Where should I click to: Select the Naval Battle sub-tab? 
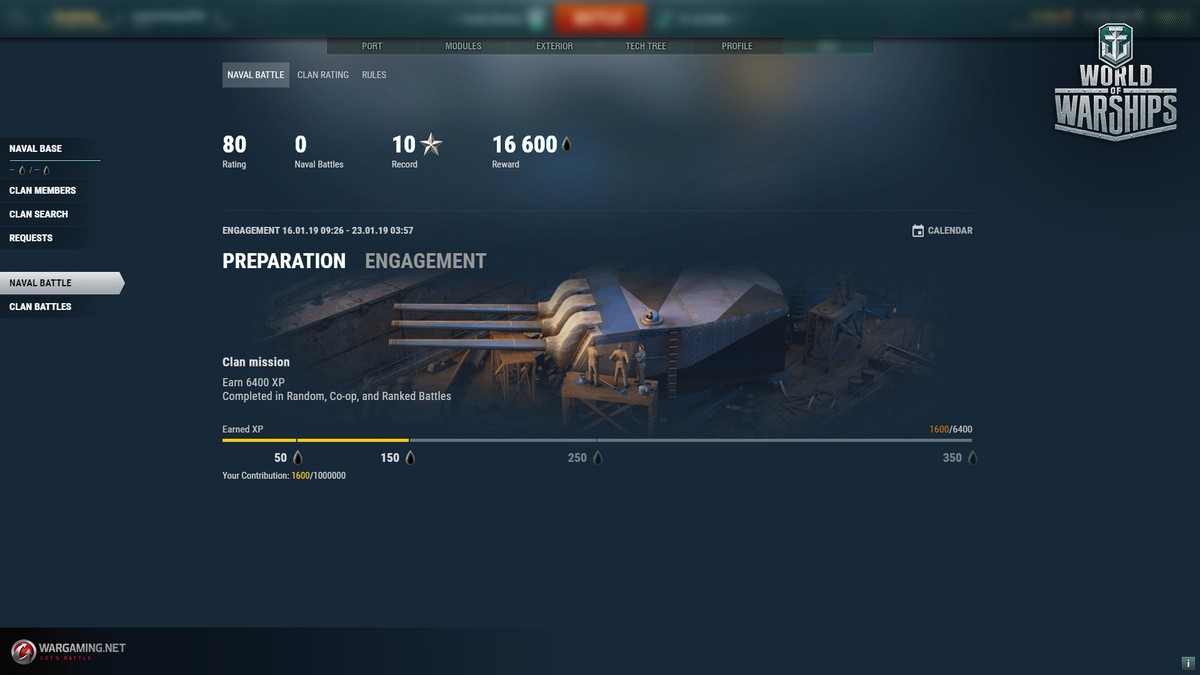coord(256,75)
